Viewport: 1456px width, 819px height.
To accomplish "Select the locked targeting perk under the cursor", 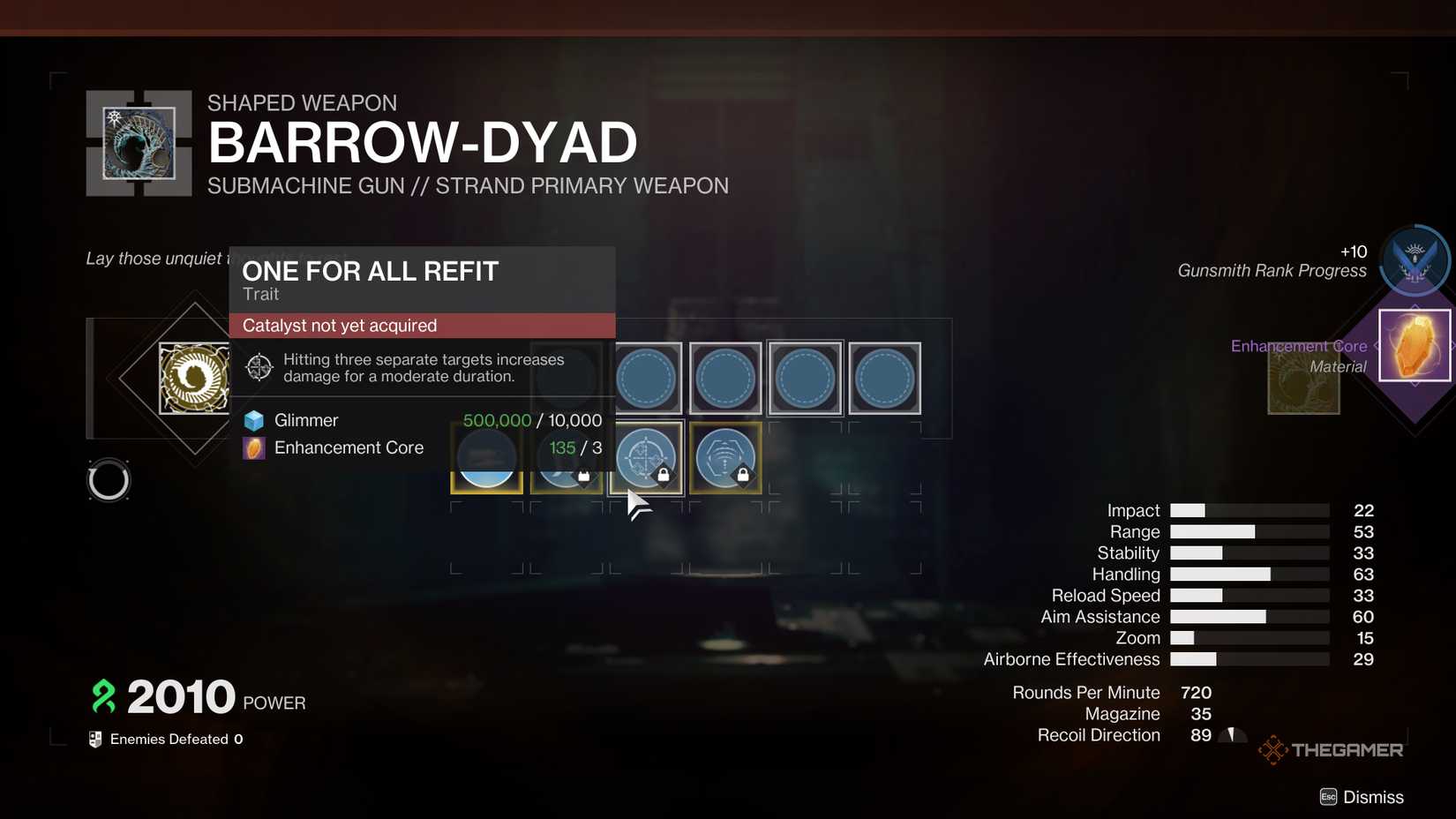I will coord(647,458).
